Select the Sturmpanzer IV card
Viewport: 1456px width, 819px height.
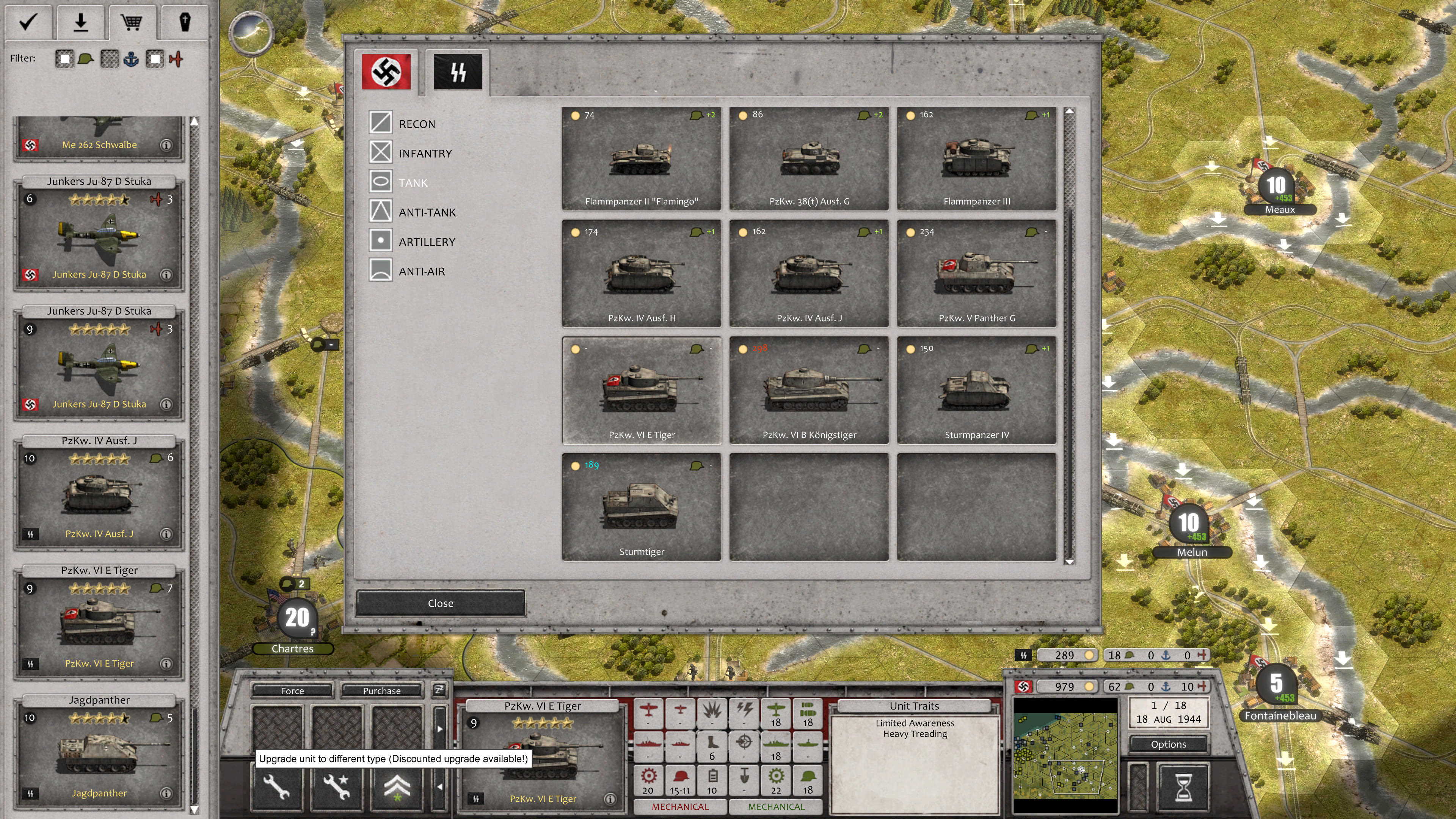[976, 391]
